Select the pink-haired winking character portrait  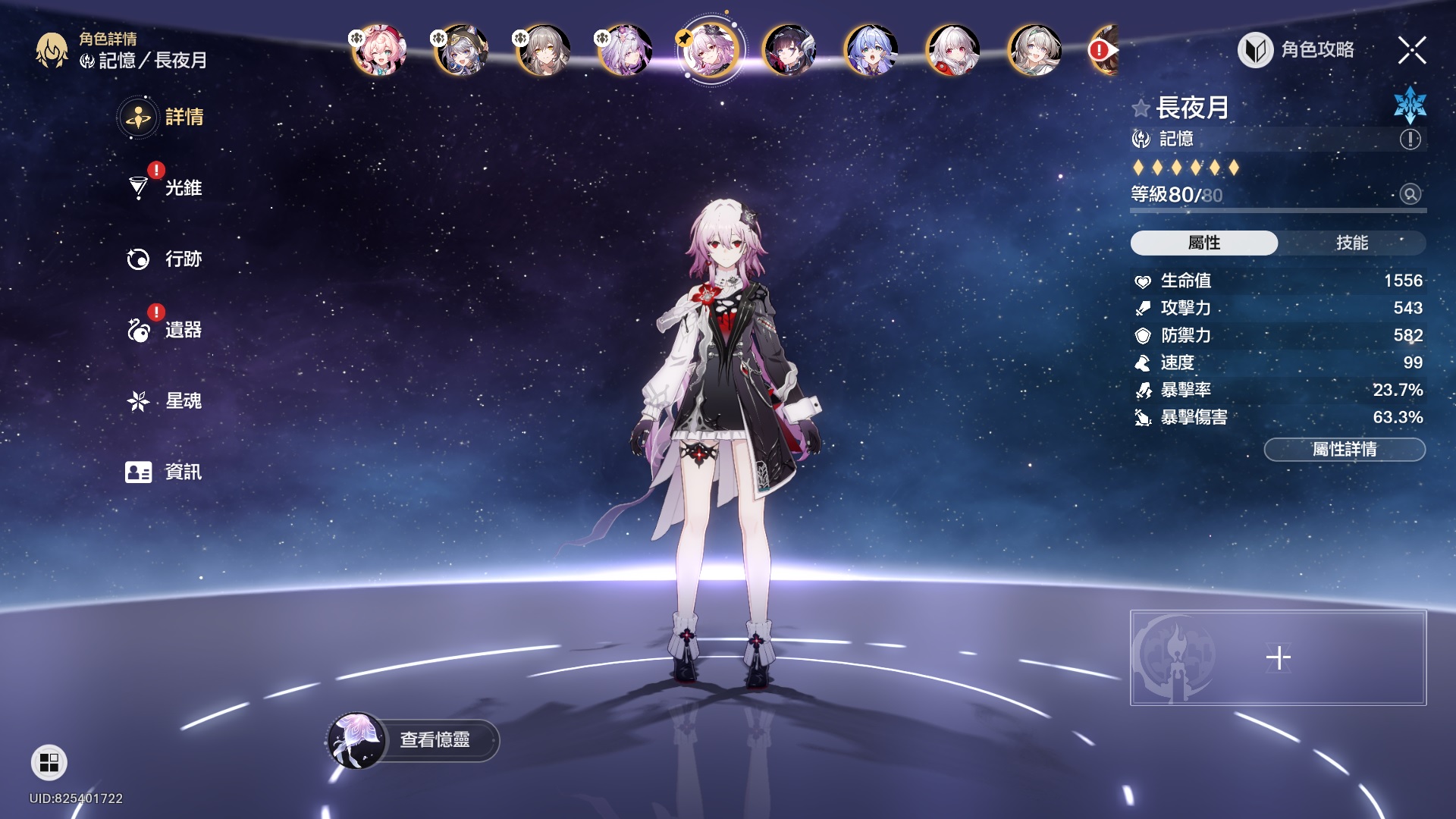point(379,51)
